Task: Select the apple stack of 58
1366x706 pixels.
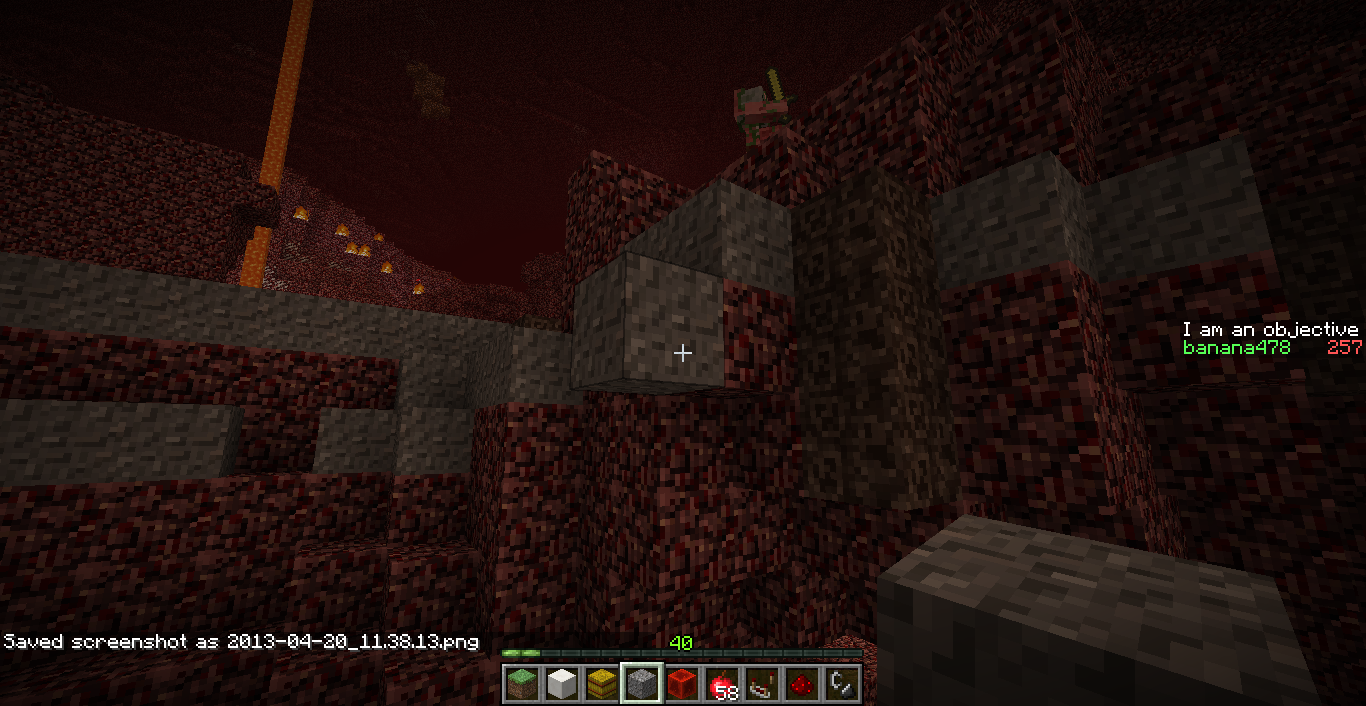Action: [722, 684]
